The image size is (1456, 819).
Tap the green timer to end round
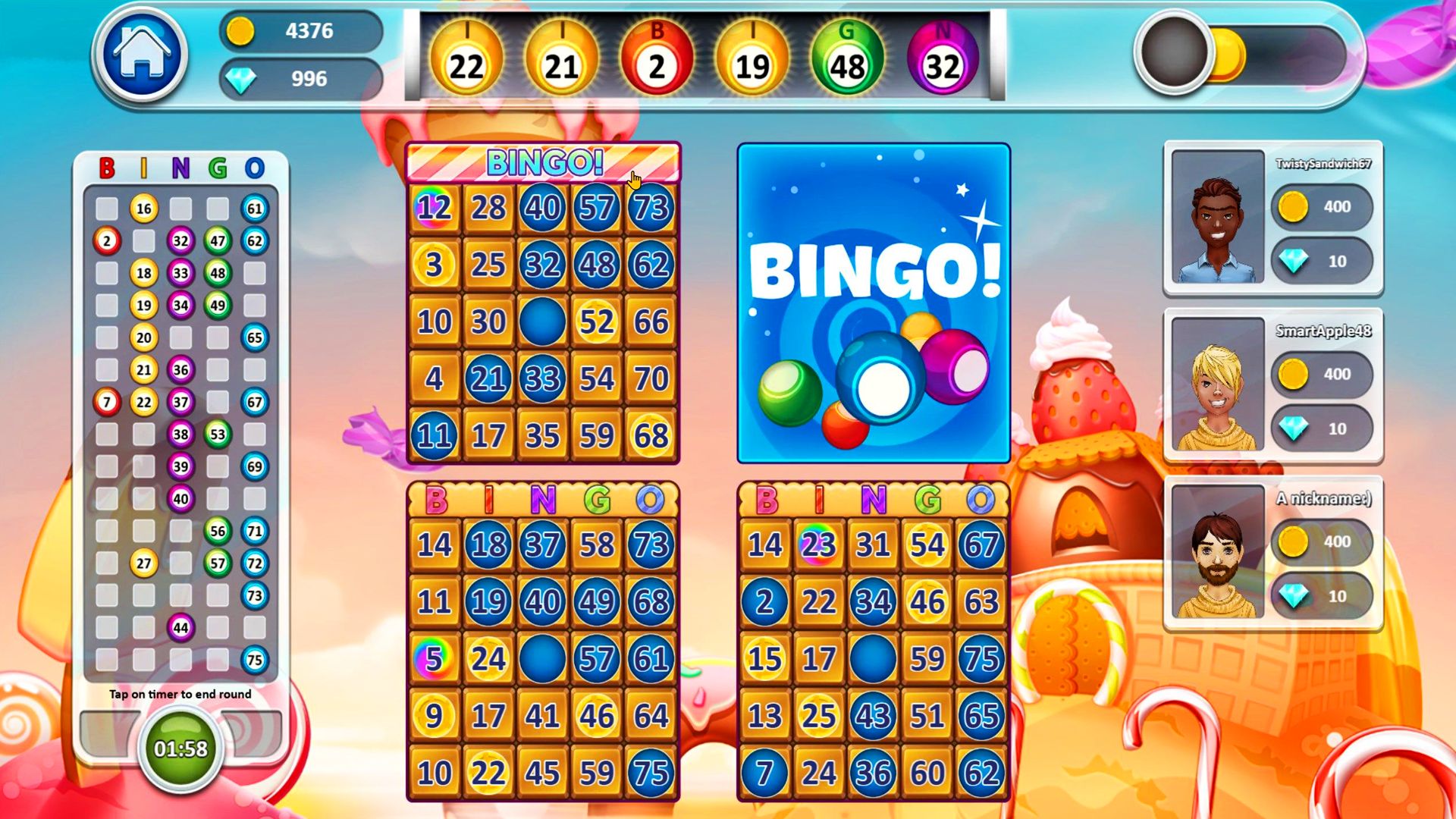(x=180, y=748)
